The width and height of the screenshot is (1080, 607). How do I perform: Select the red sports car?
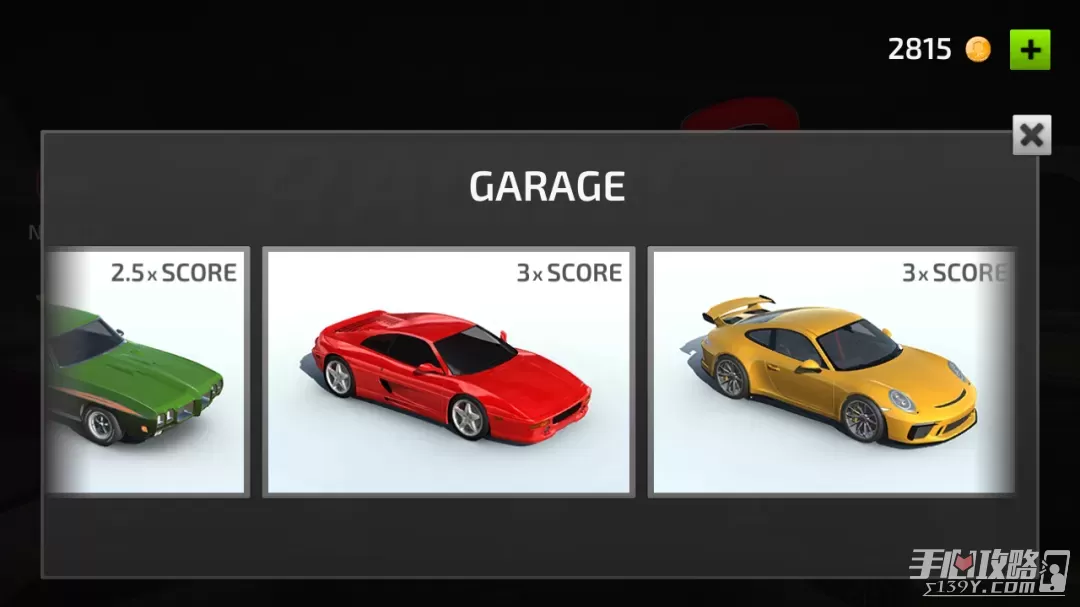pyautogui.click(x=448, y=371)
